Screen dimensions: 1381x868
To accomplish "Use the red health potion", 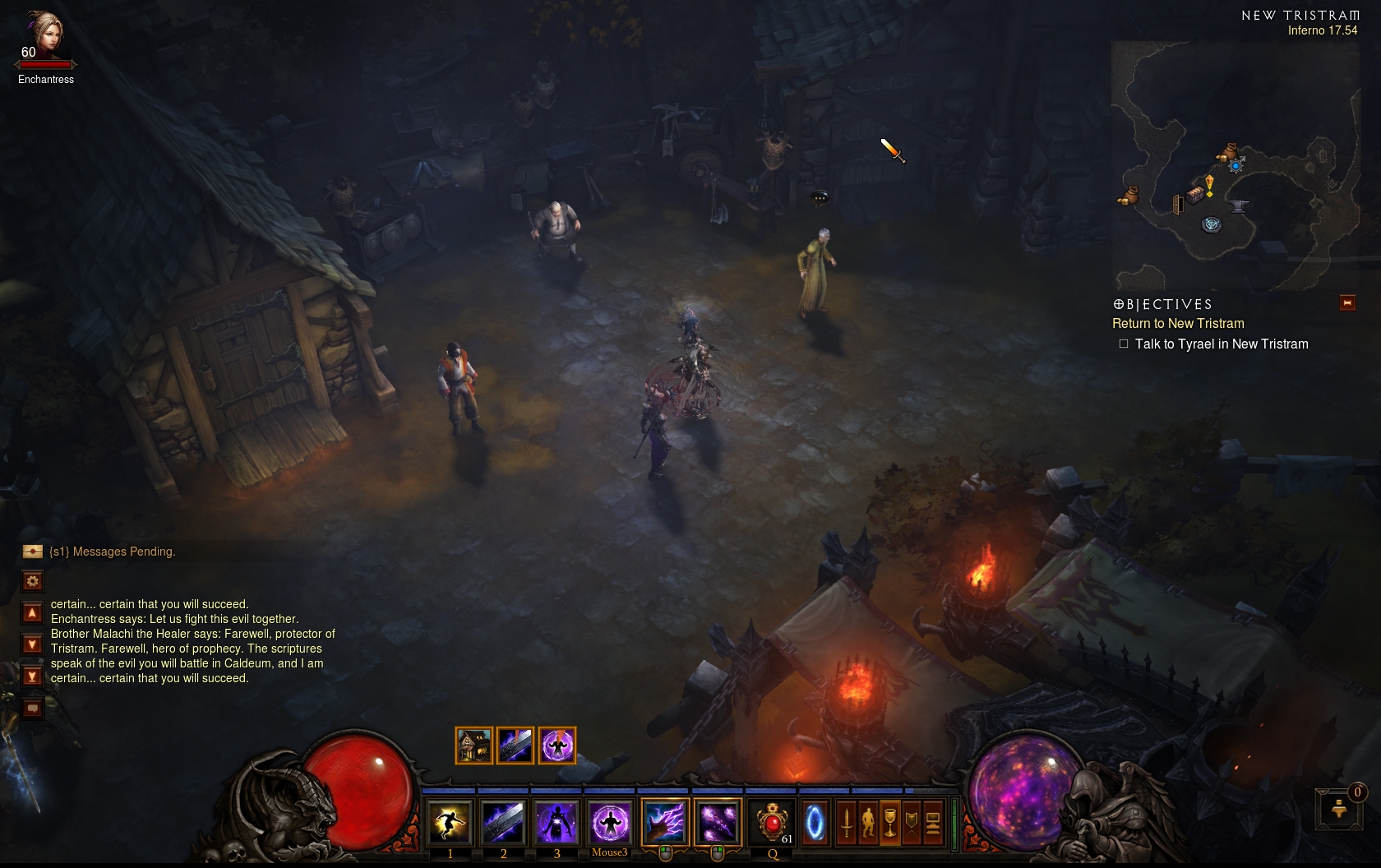I will (773, 822).
